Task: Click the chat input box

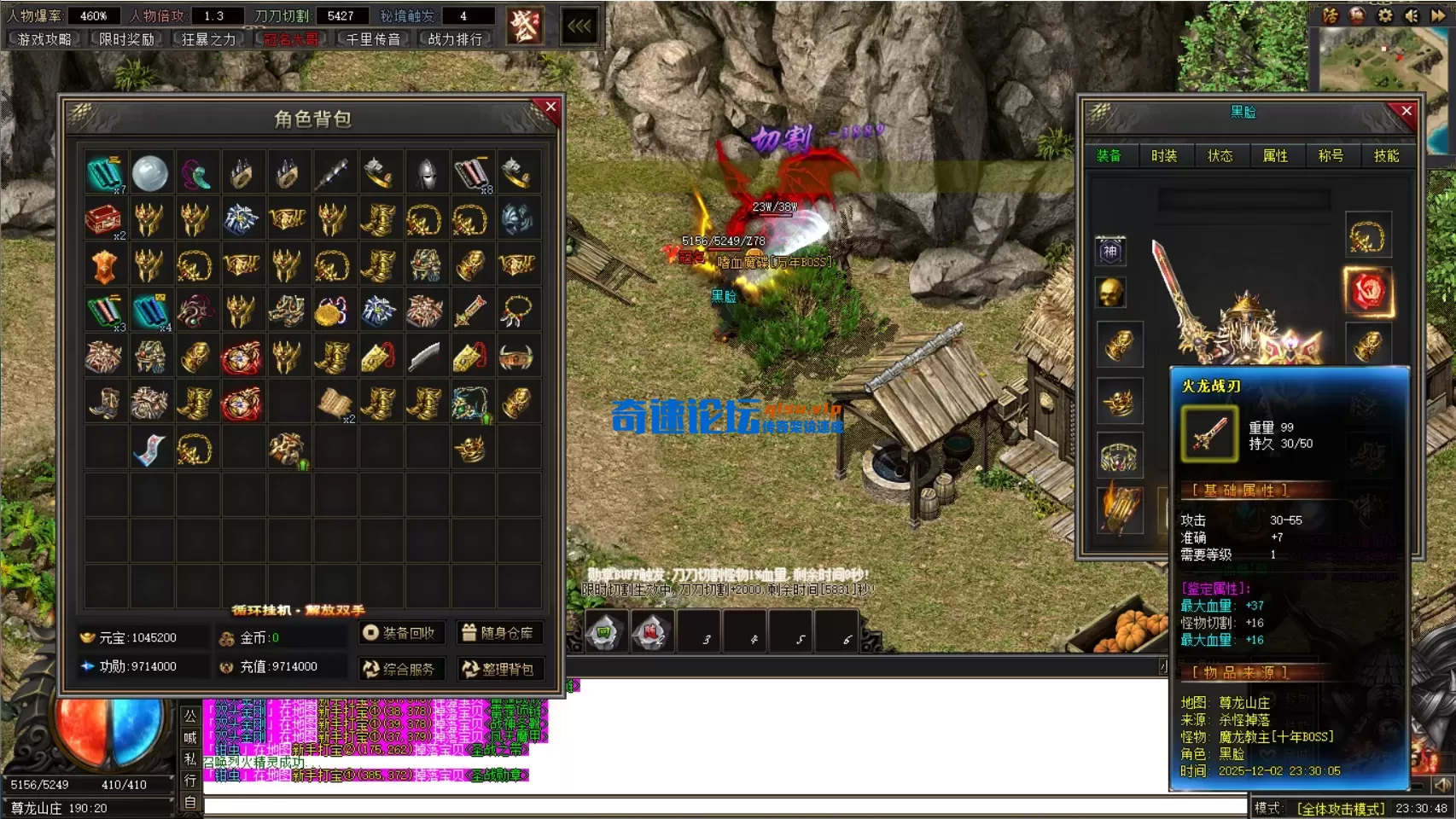Action: point(725,804)
